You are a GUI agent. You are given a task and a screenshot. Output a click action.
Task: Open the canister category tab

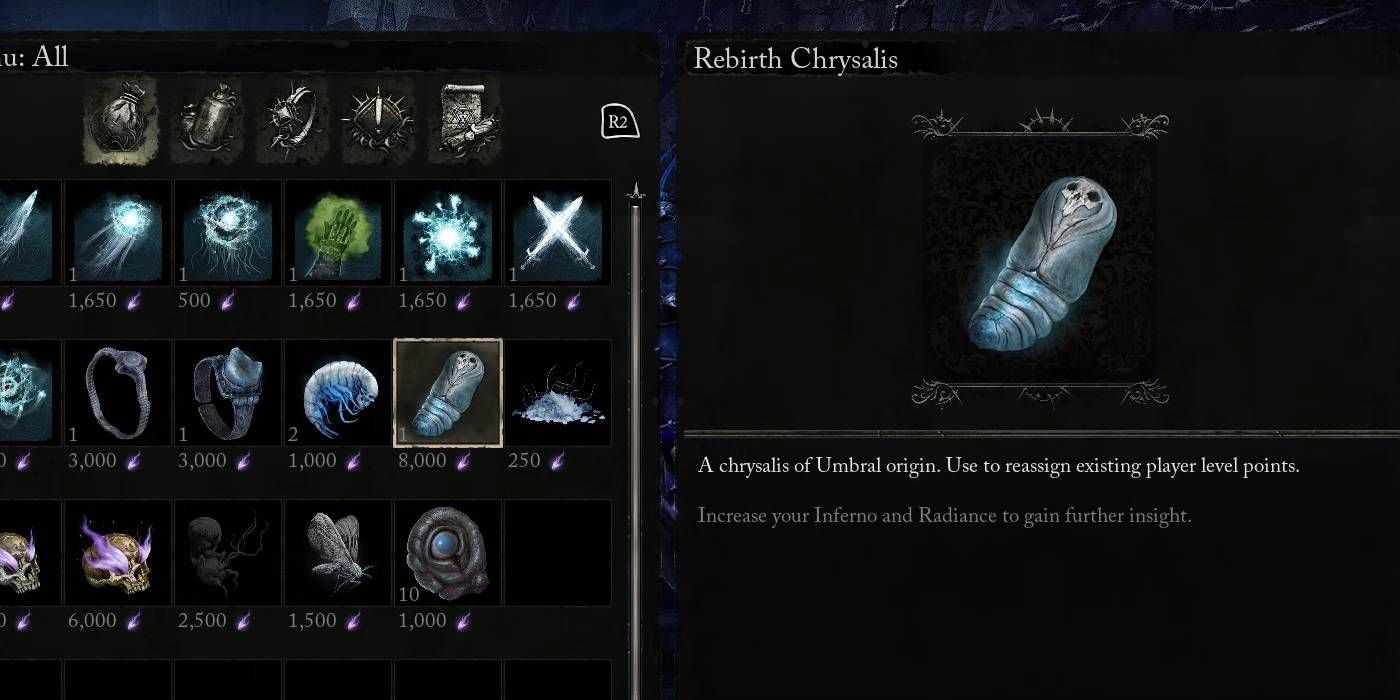pyautogui.click(x=205, y=122)
